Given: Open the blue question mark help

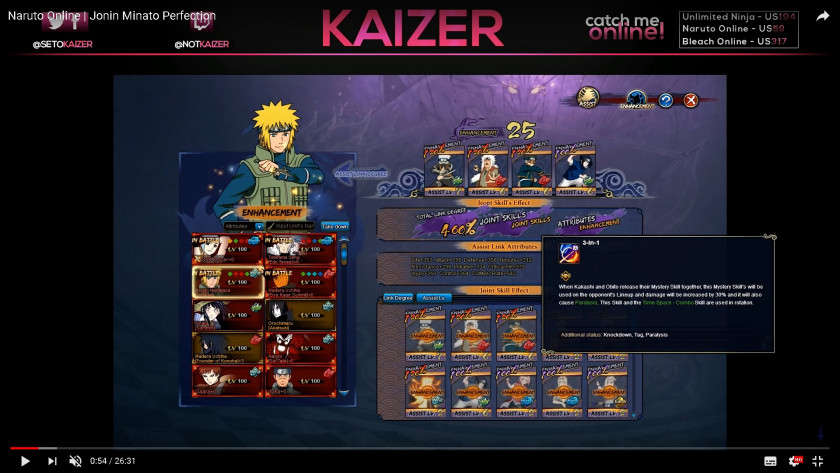Looking at the screenshot, I should click(665, 100).
